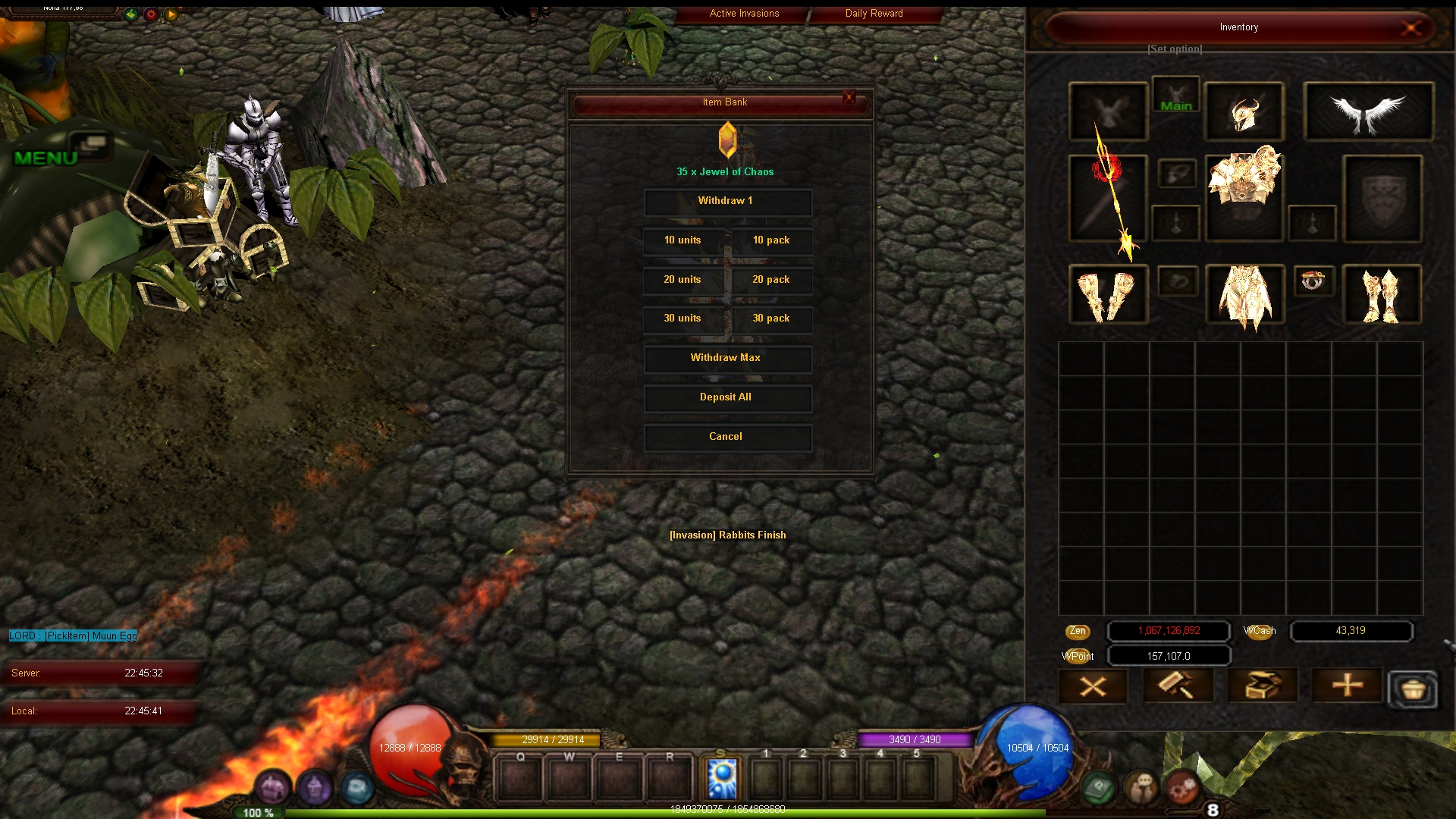This screenshot has height=819, width=1456.
Task: Open the Daily Reward menu
Action: (x=873, y=13)
